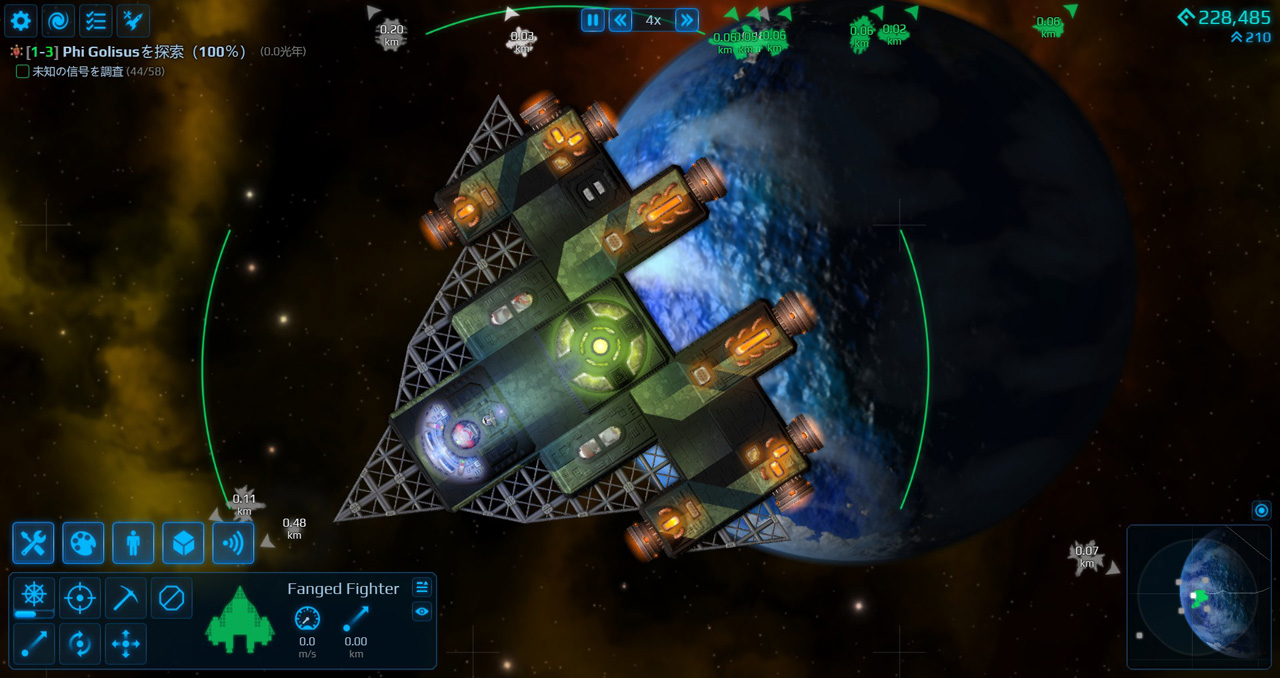Screen dimensions: 1280x678
Task: Show the mission checklist panel
Action: (95, 20)
